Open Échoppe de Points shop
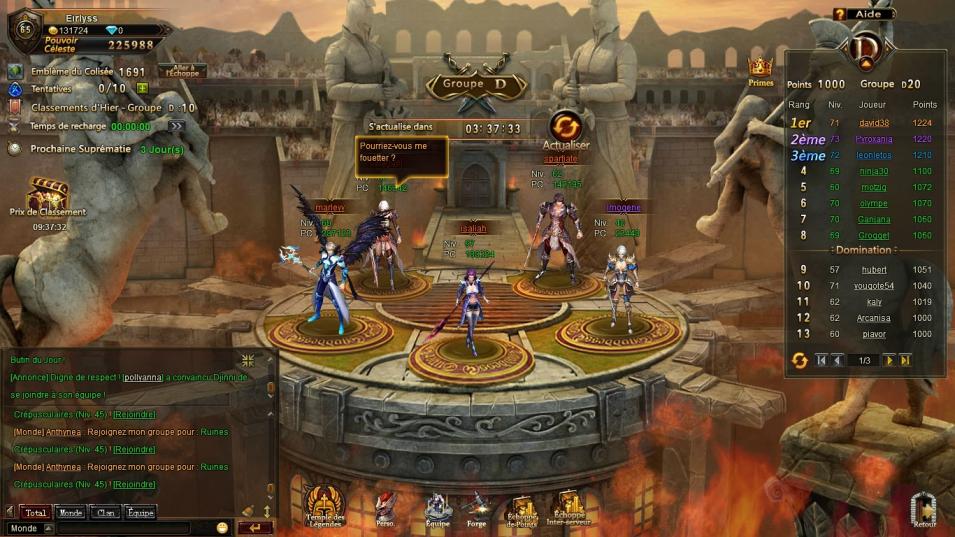955x537 pixels. [524, 509]
